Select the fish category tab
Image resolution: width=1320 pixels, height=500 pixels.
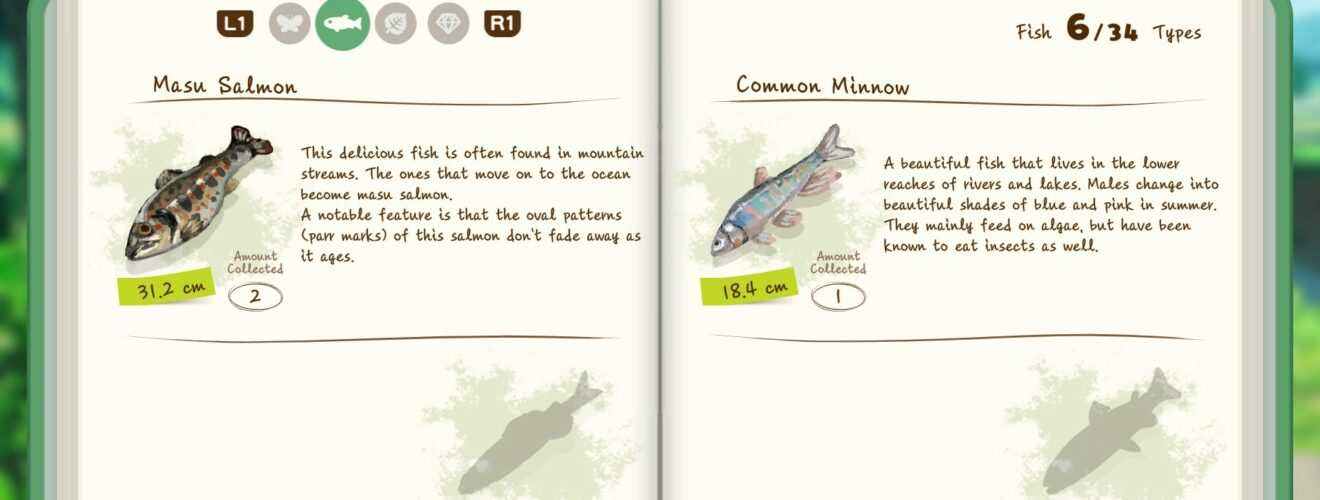tap(342, 24)
